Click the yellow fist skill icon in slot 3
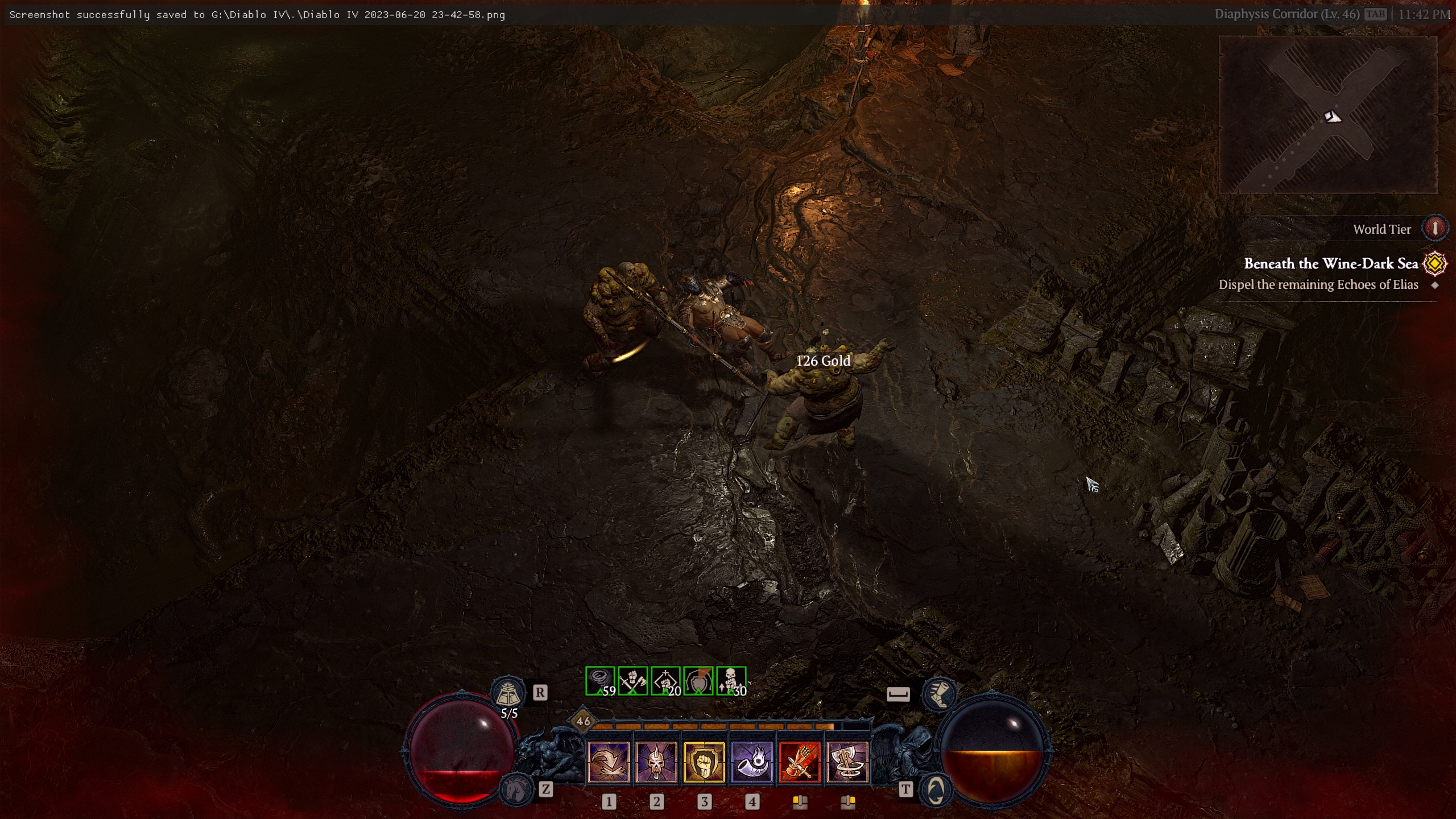This screenshot has height=819, width=1456. point(704,761)
